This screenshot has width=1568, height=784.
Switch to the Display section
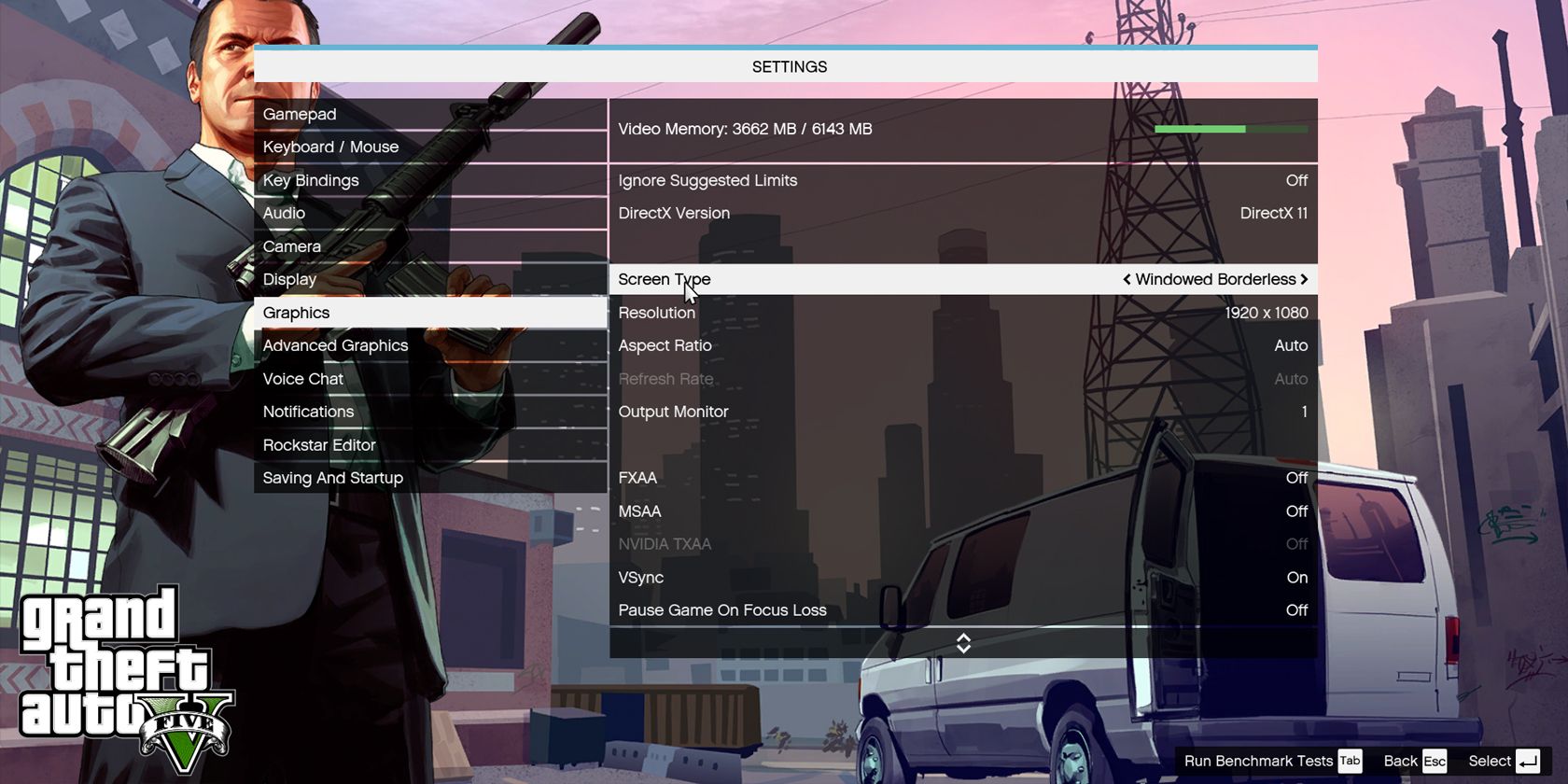[x=289, y=278]
